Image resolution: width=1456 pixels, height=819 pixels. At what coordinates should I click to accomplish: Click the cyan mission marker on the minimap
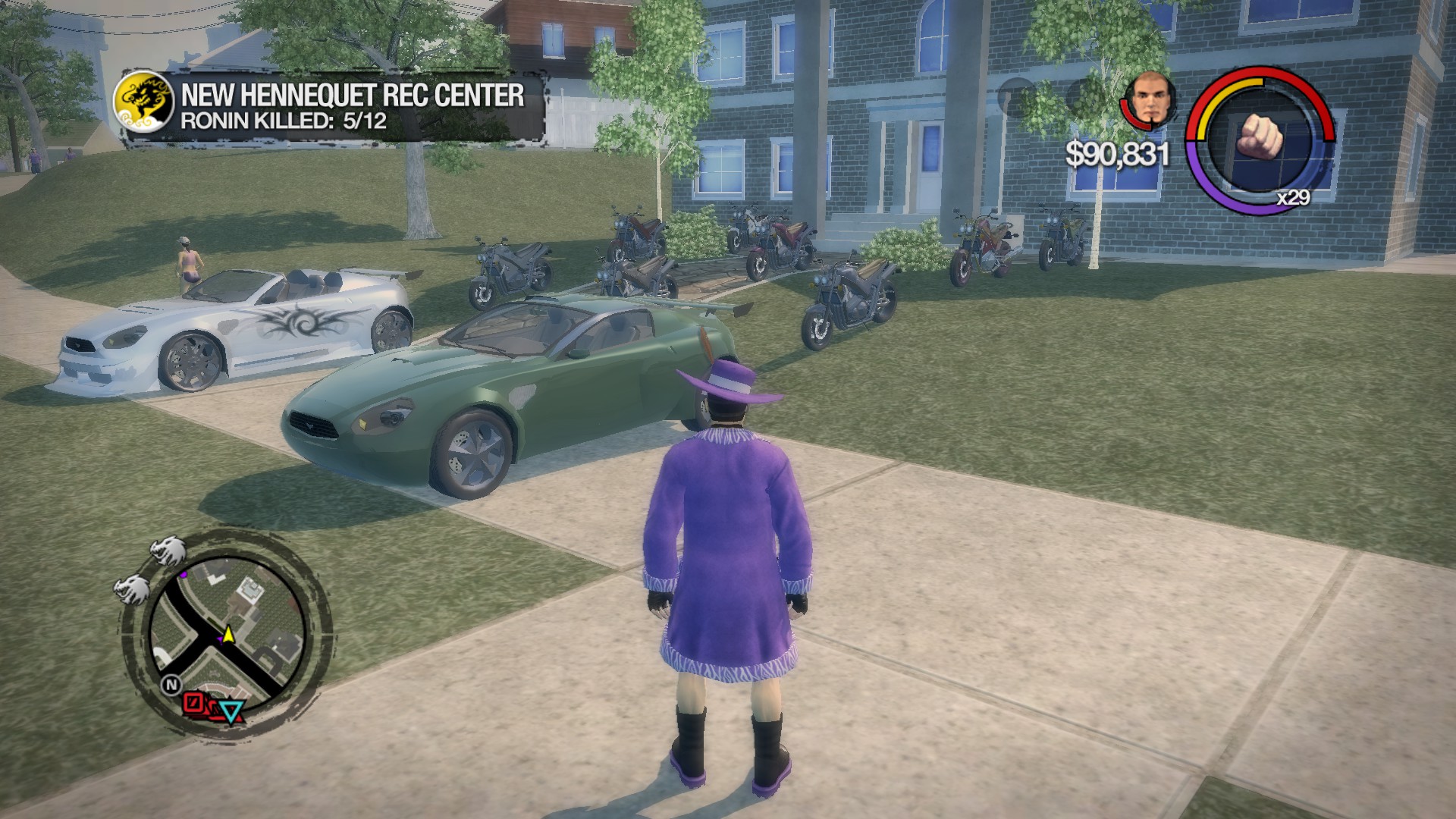click(x=230, y=711)
